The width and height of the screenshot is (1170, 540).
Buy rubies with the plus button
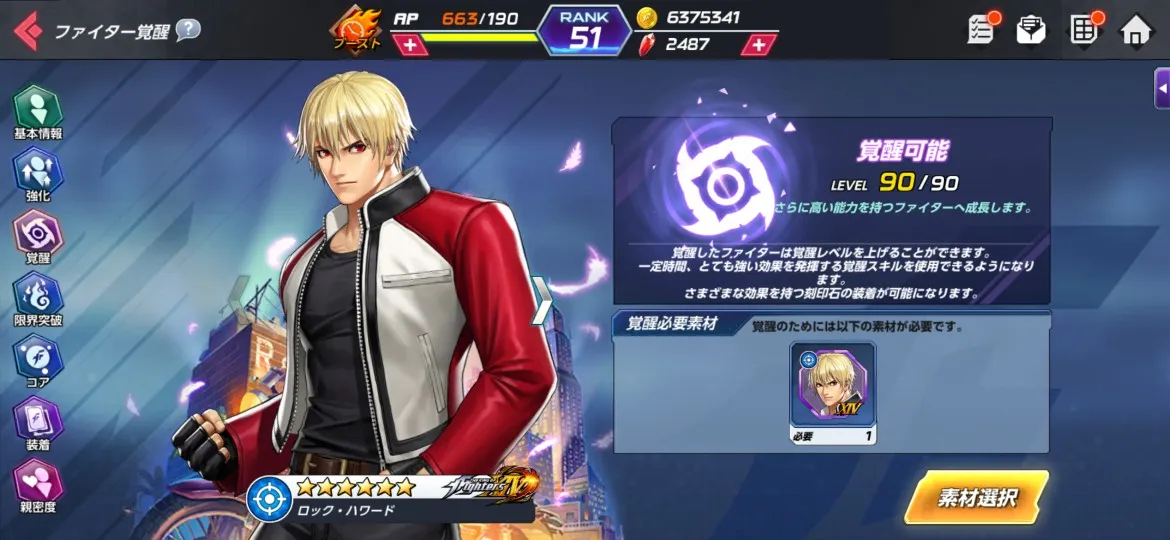pyautogui.click(x=759, y=45)
